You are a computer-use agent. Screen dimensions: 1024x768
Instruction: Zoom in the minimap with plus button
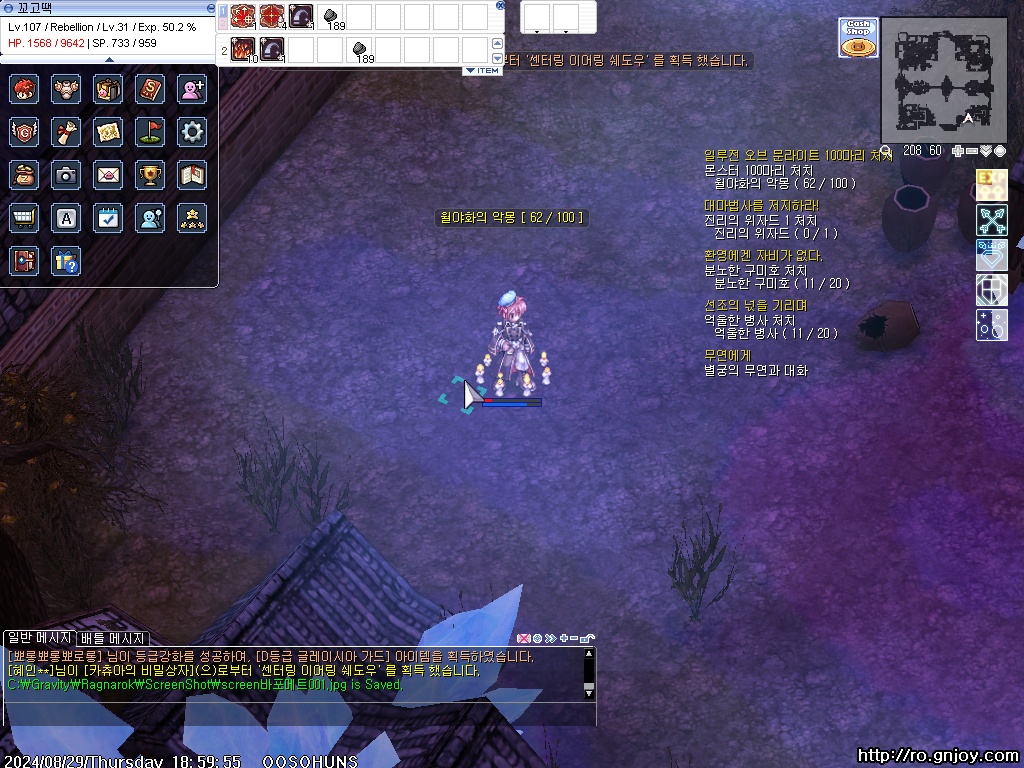[x=958, y=151]
